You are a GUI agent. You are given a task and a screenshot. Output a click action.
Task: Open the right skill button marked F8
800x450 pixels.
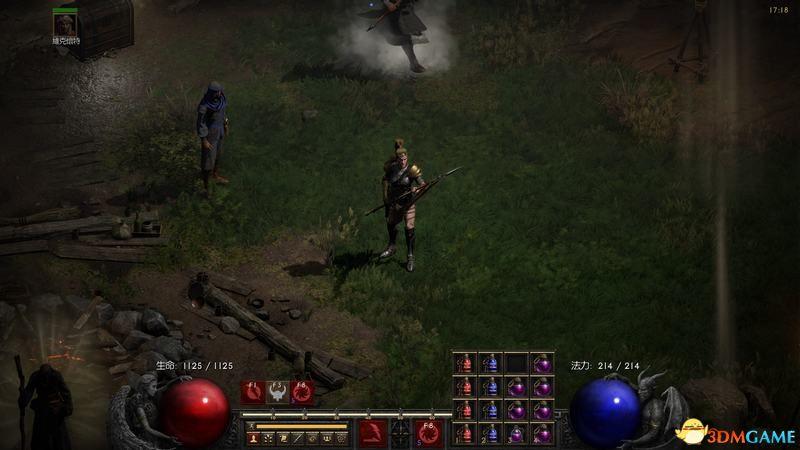(x=430, y=432)
